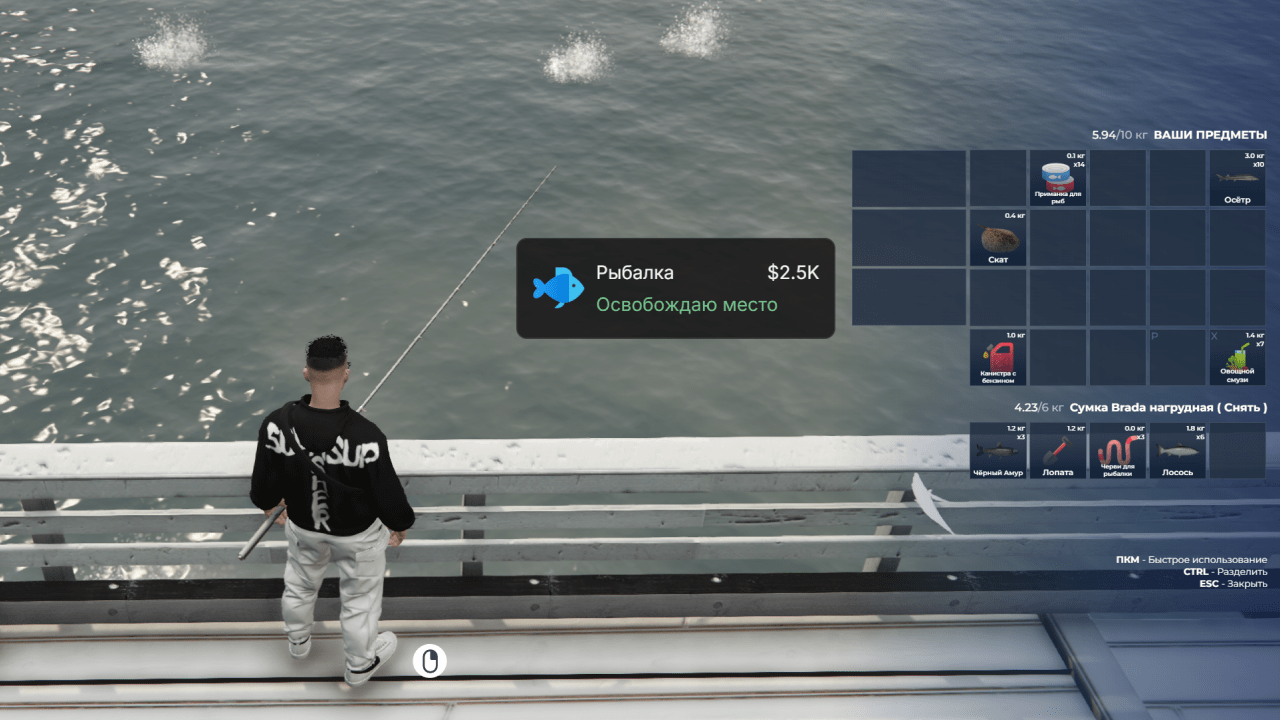Viewport: 1280px width, 720px height.
Task: Click the Осётр sturgeon item
Action: (x=1237, y=178)
